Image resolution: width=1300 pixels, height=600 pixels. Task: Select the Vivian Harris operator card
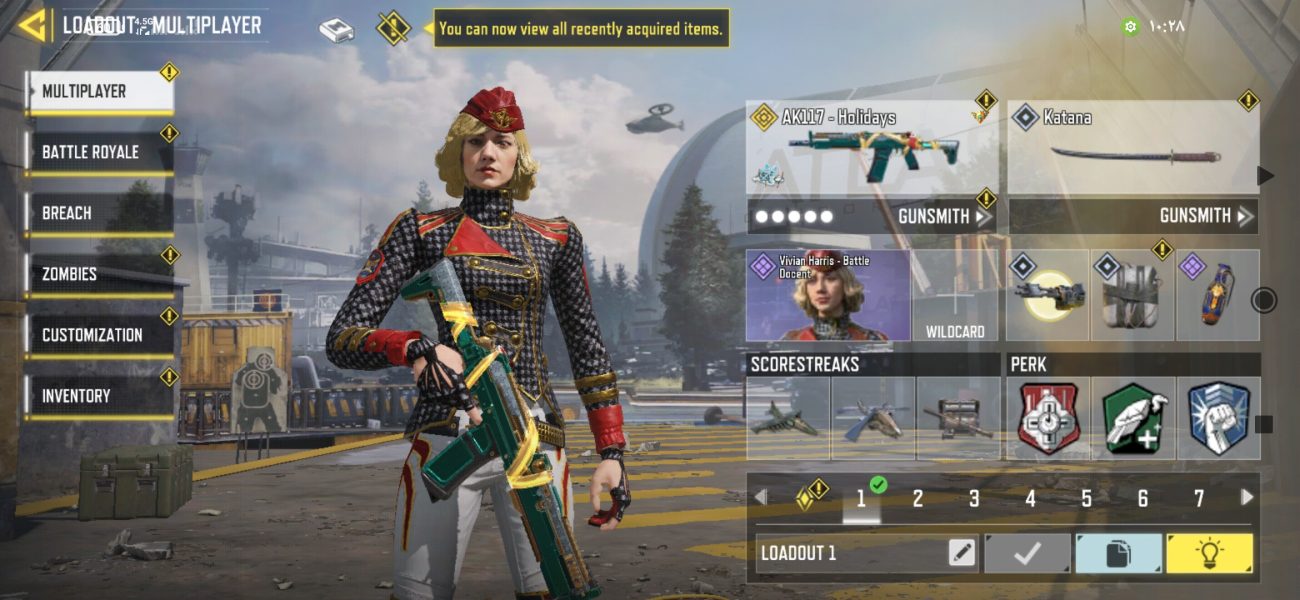[x=828, y=295]
